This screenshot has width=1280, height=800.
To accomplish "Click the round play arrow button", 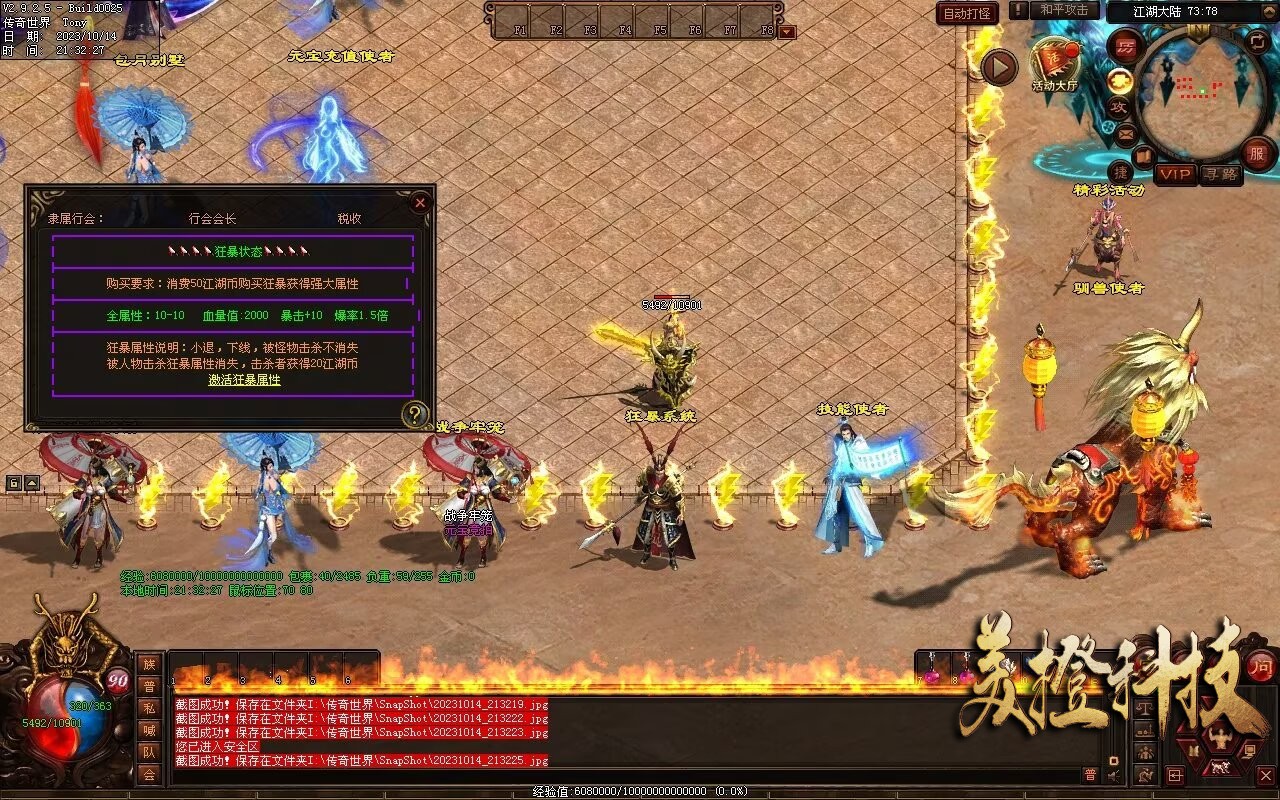I will click(998, 67).
